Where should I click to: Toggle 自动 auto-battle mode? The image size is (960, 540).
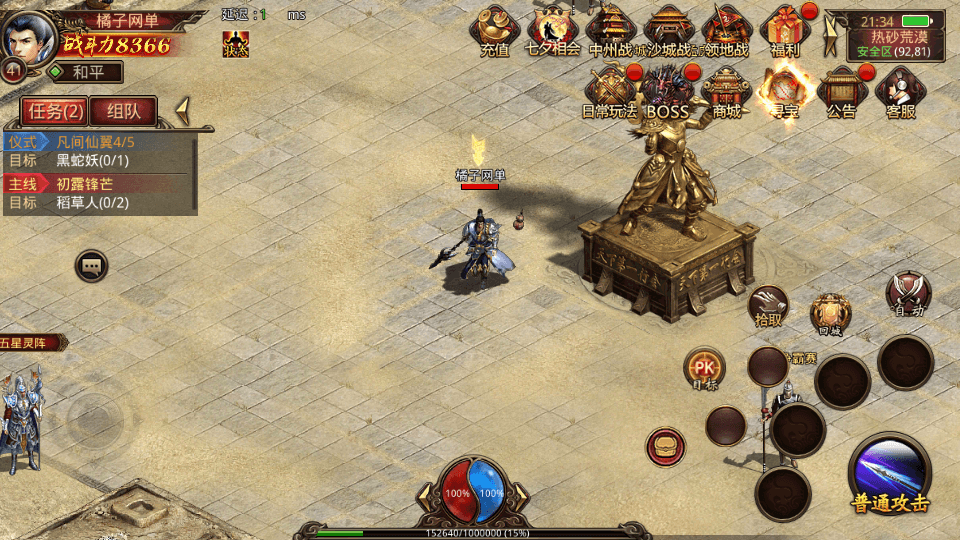[x=908, y=294]
